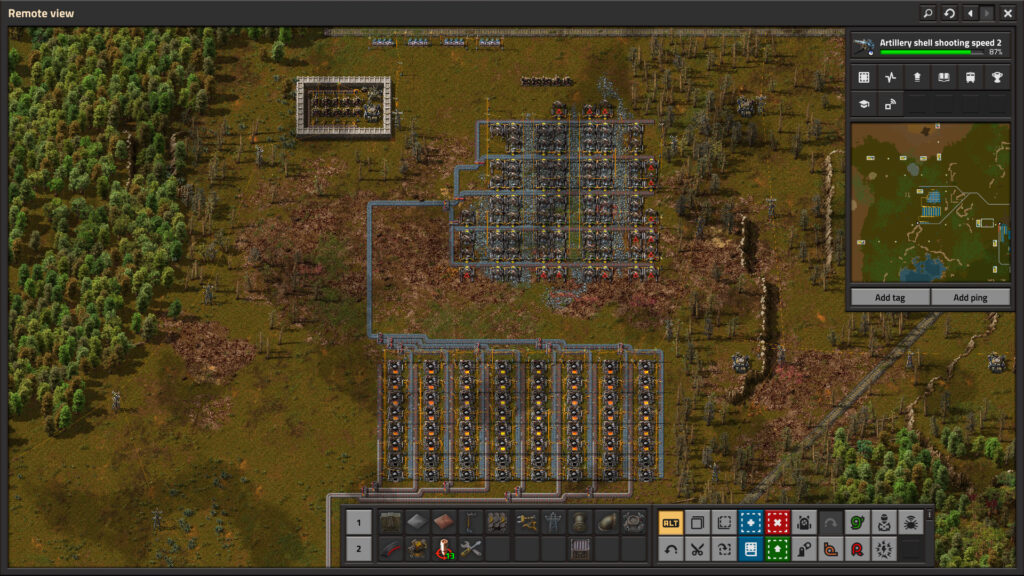Click the circular arrow reset button in the title bar
This screenshot has height=576, width=1024.
click(949, 13)
